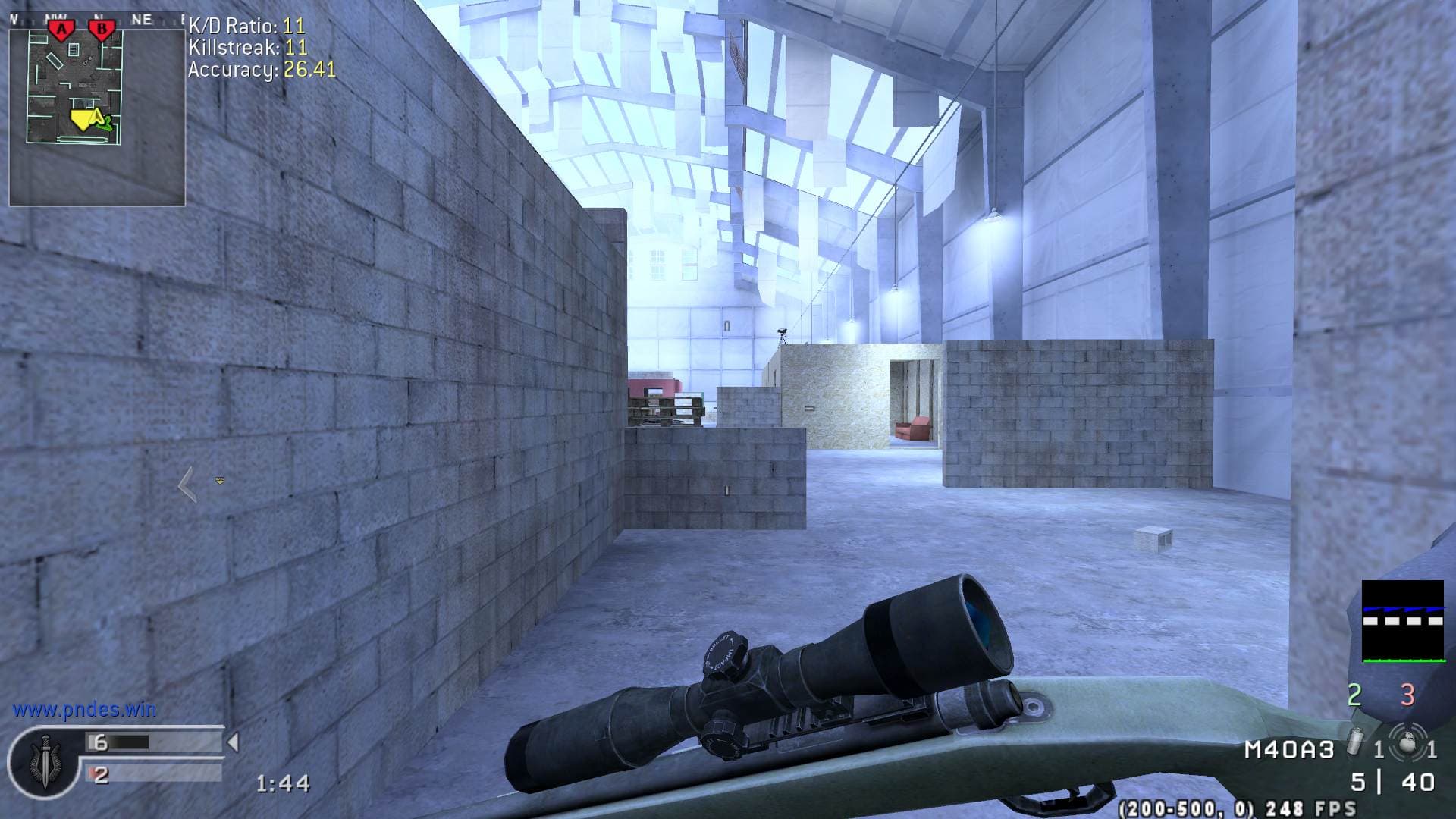Click the M40A3 weapon name
The width and height of the screenshot is (1456, 819).
point(1288,750)
